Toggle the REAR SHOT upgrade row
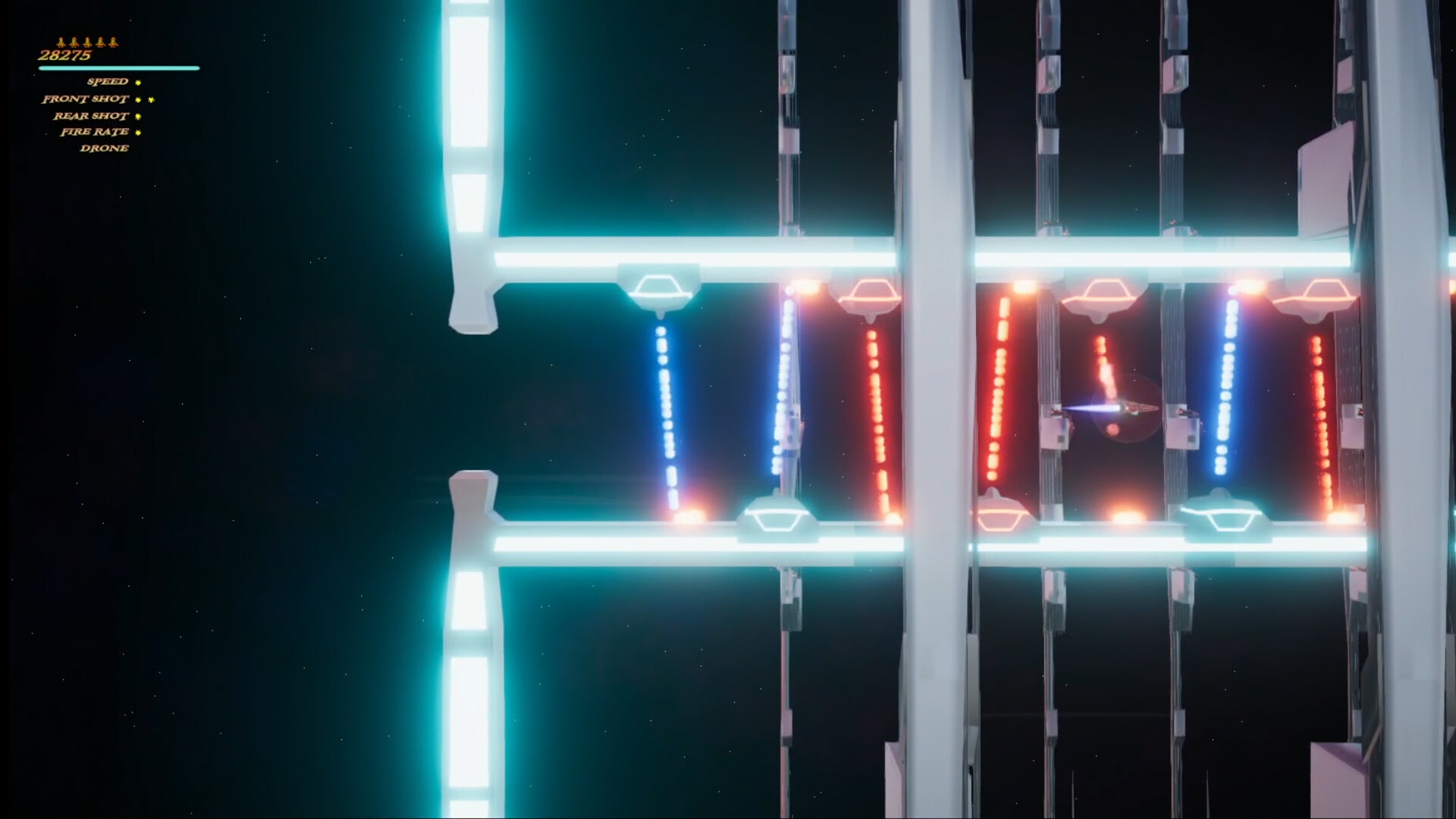Screen dimensions: 1456x819 click(91, 116)
